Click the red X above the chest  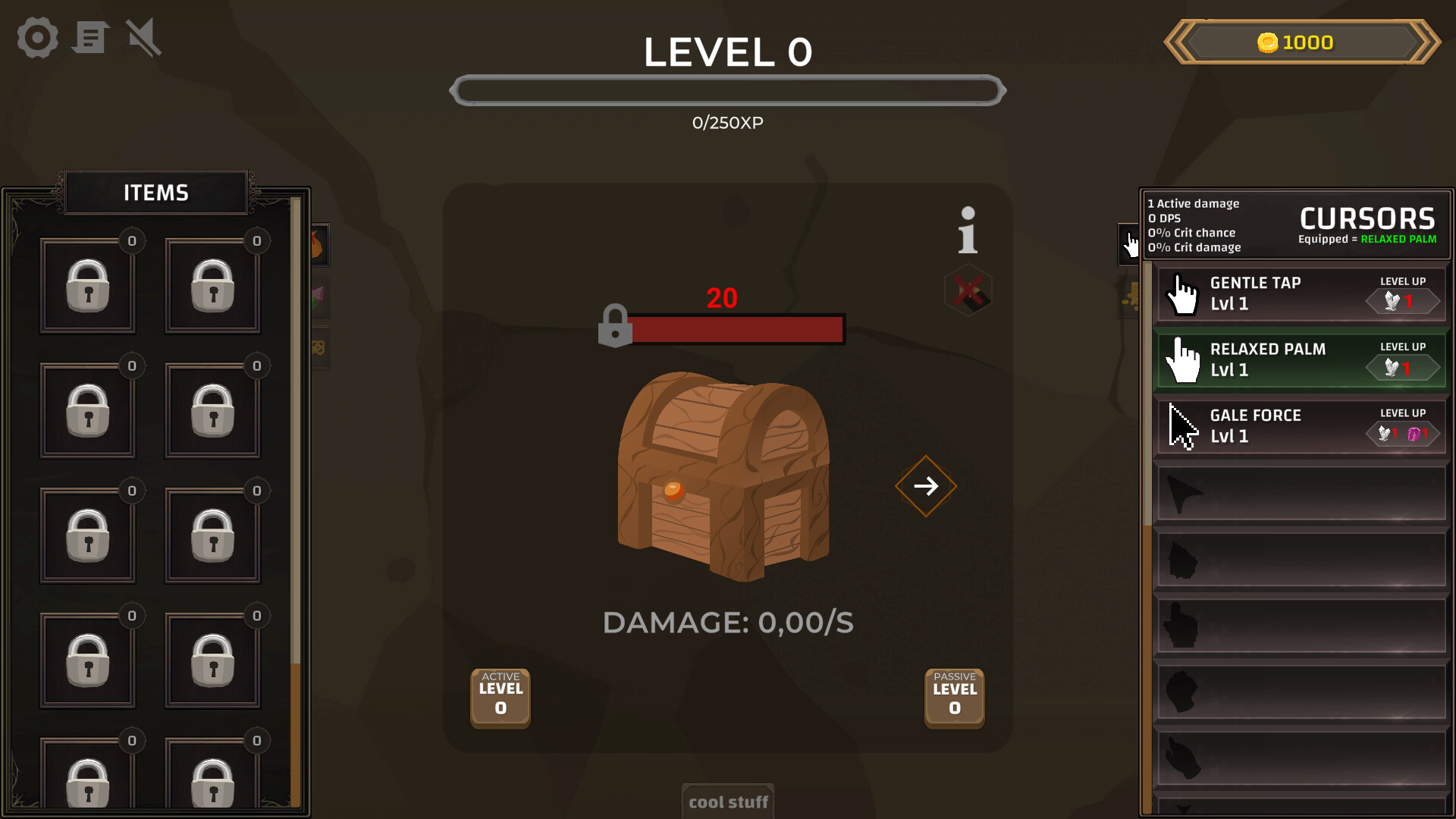point(968,292)
